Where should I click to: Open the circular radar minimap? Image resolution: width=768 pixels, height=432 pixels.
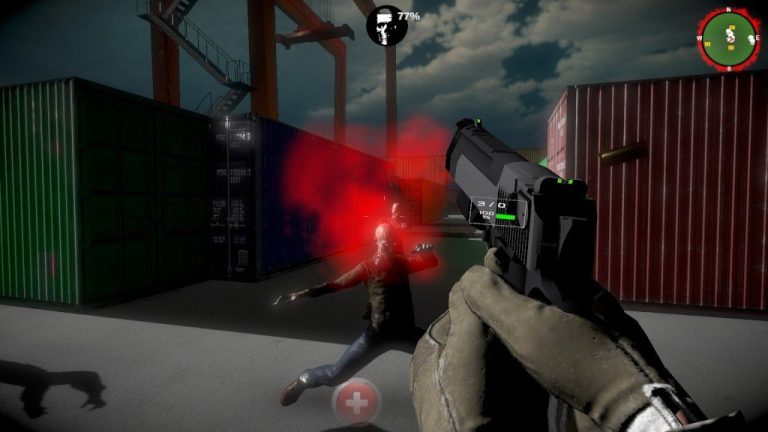[x=729, y=37]
